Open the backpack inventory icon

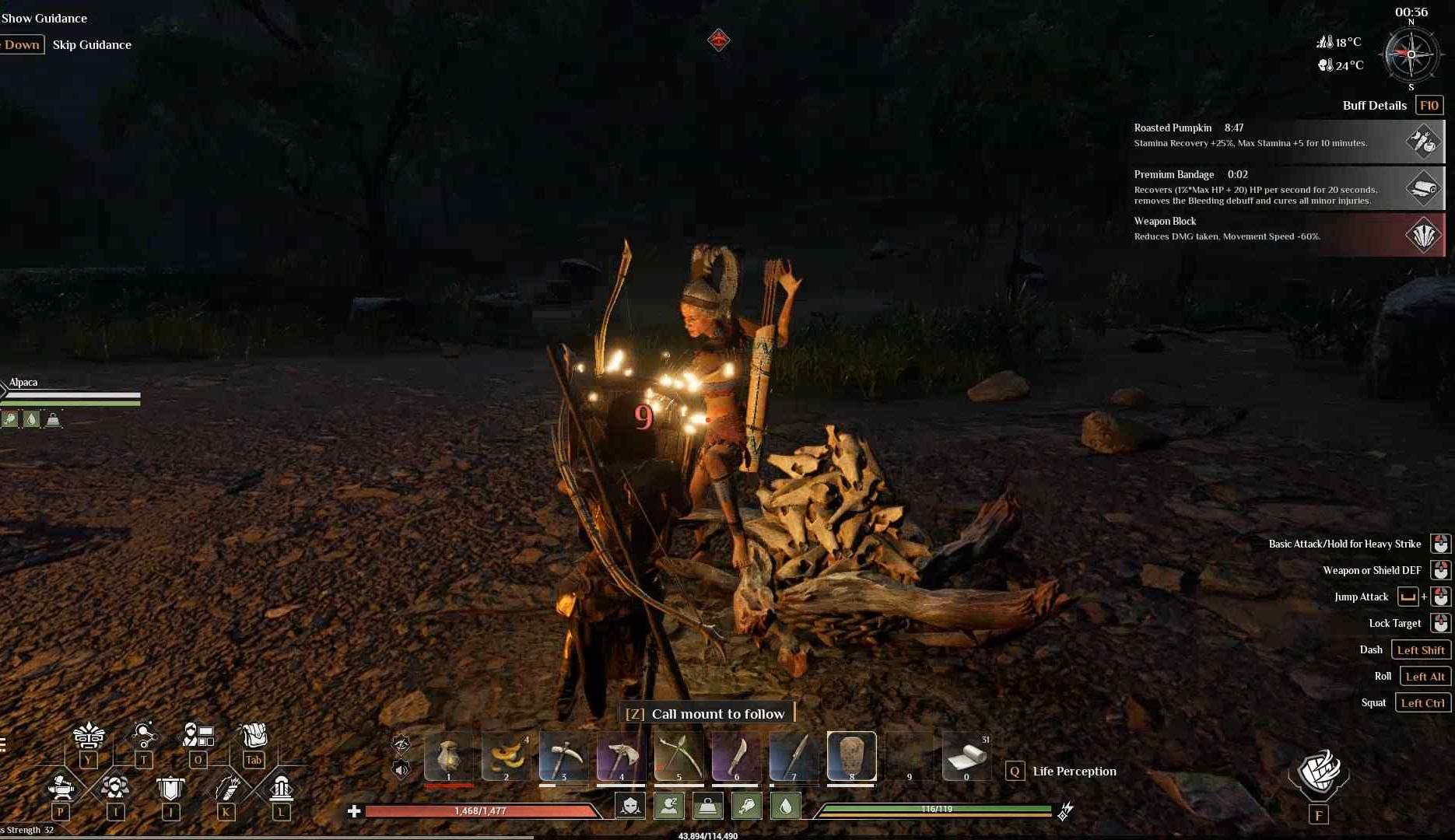[254, 735]
